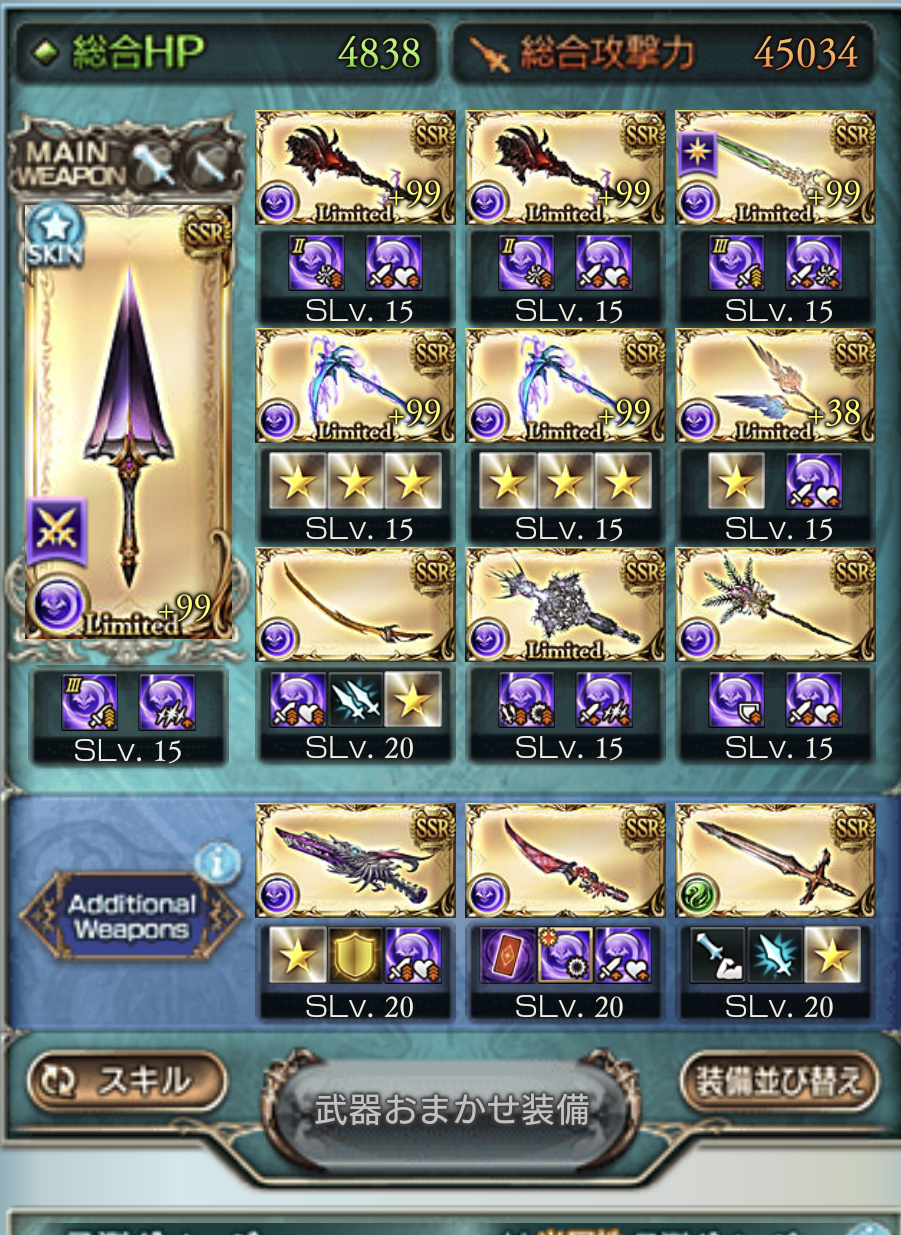Choose the golden curved katana slot
This screenshot has height=1235, width=901.
tap(355, 604)
